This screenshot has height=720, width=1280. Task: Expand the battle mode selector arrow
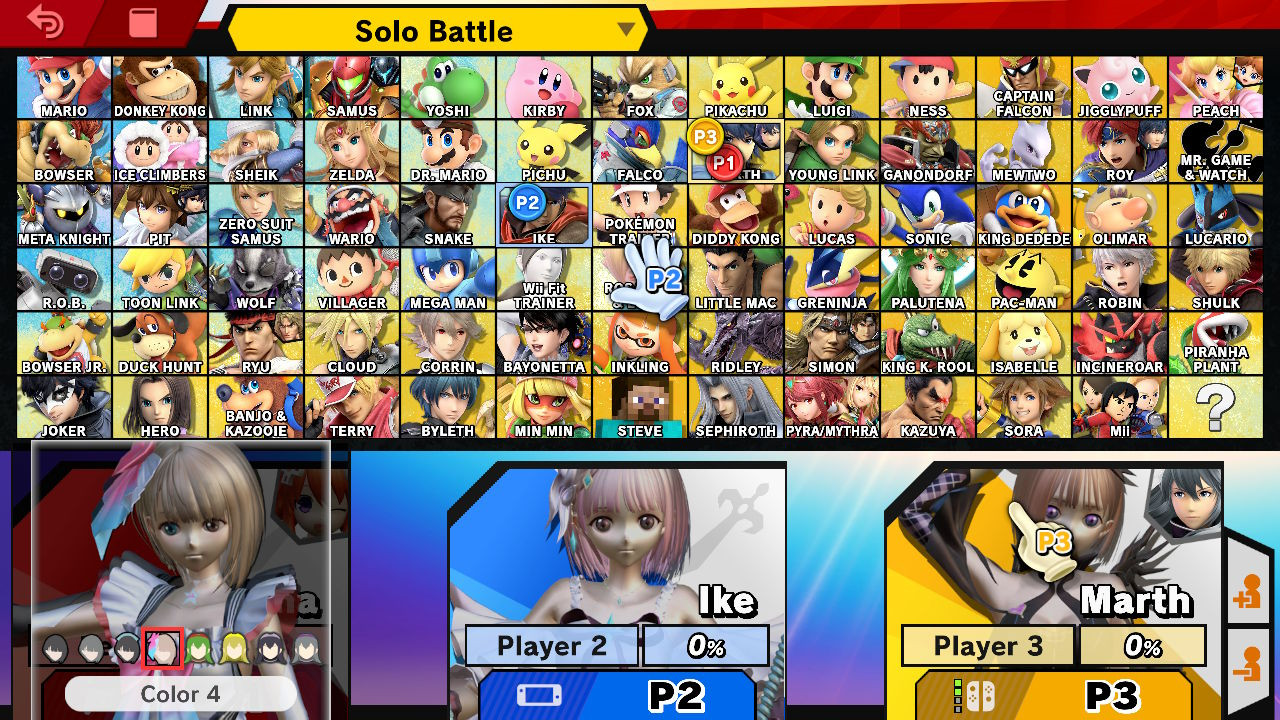click(628, 31)
